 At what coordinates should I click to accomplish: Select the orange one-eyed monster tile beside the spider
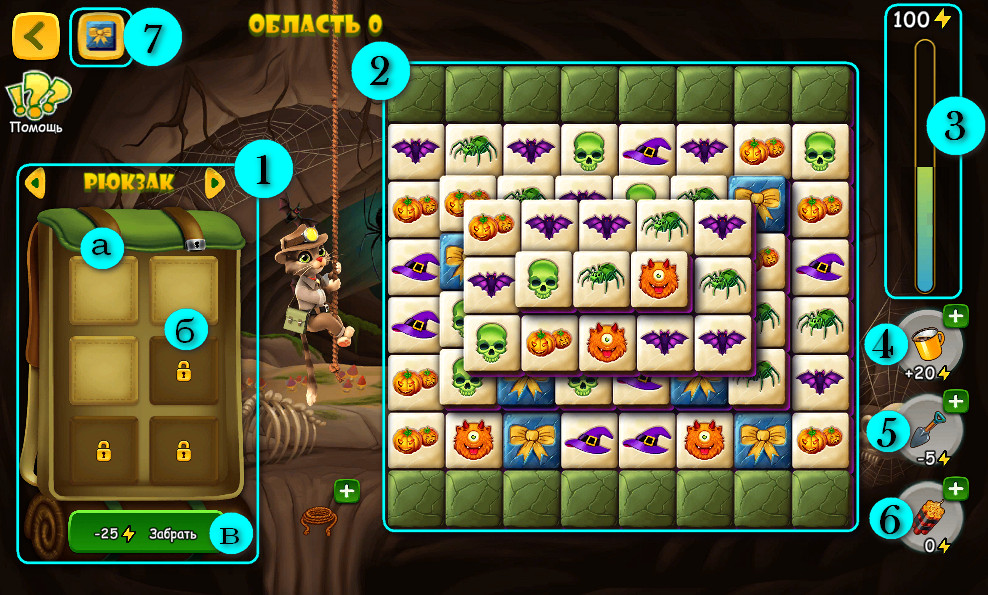click(x=659, y=278)
